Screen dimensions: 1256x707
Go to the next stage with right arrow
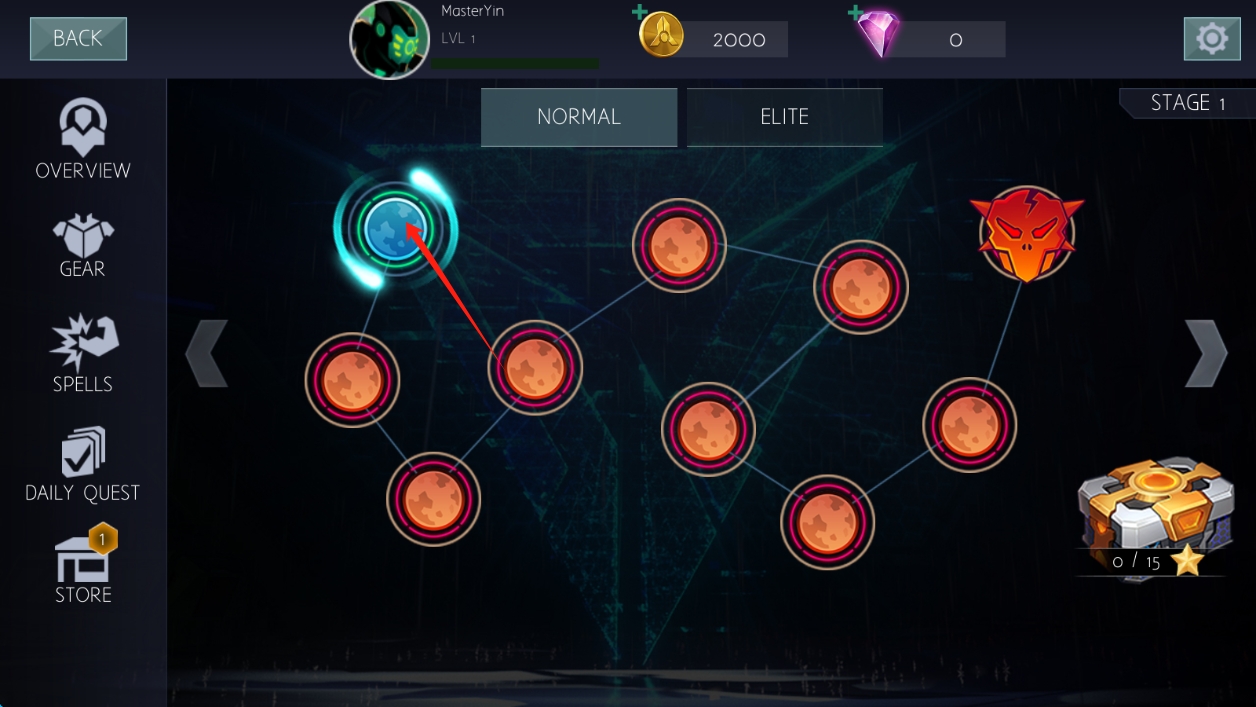click(1205, 353)
